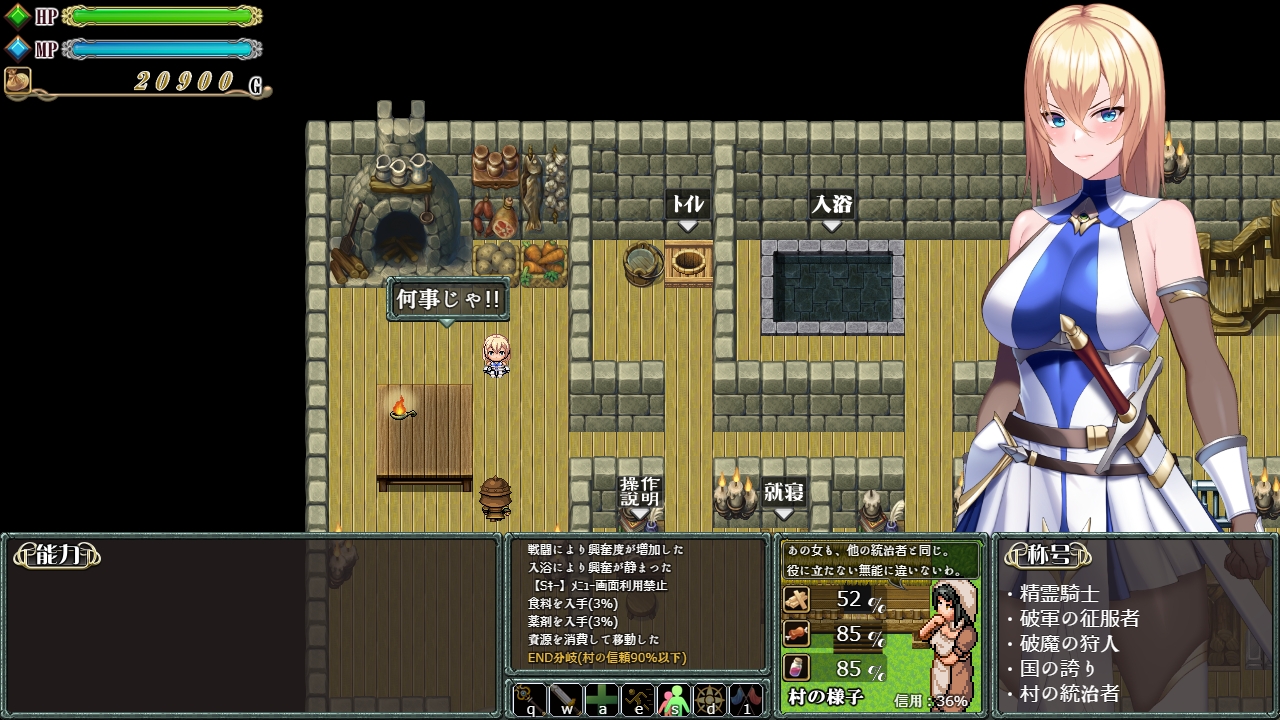
Task: Select the staff item in hotbar slot q
Action: [528, 701]
